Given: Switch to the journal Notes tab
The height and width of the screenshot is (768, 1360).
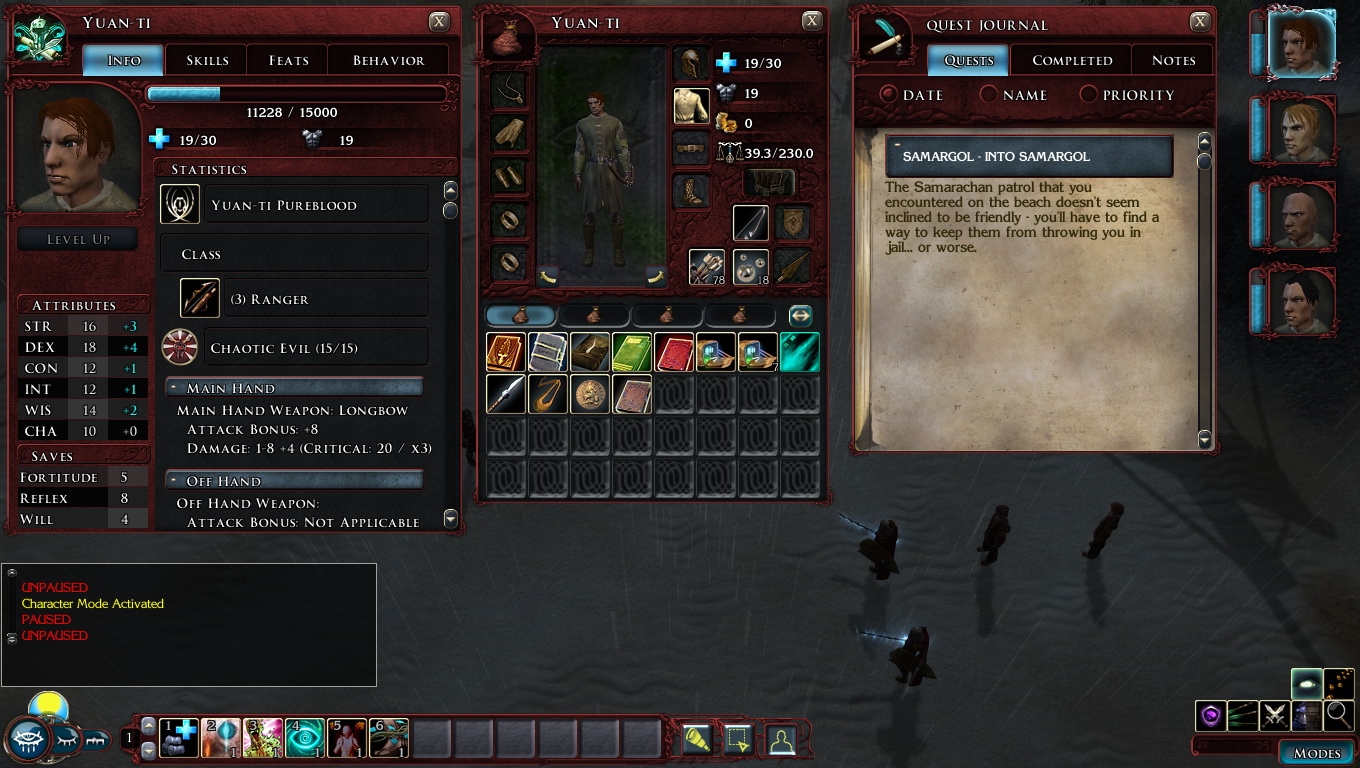Looking at the screenshot, I should tap(1173, 61).
